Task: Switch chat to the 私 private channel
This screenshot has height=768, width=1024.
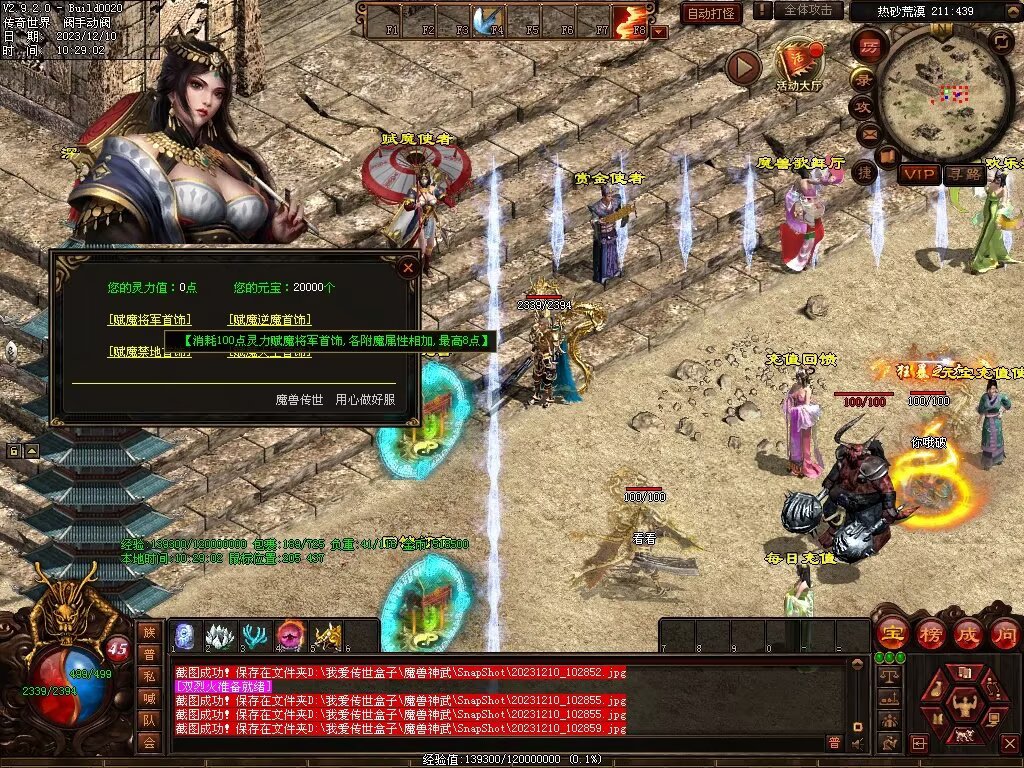Action: click(149, 674)
